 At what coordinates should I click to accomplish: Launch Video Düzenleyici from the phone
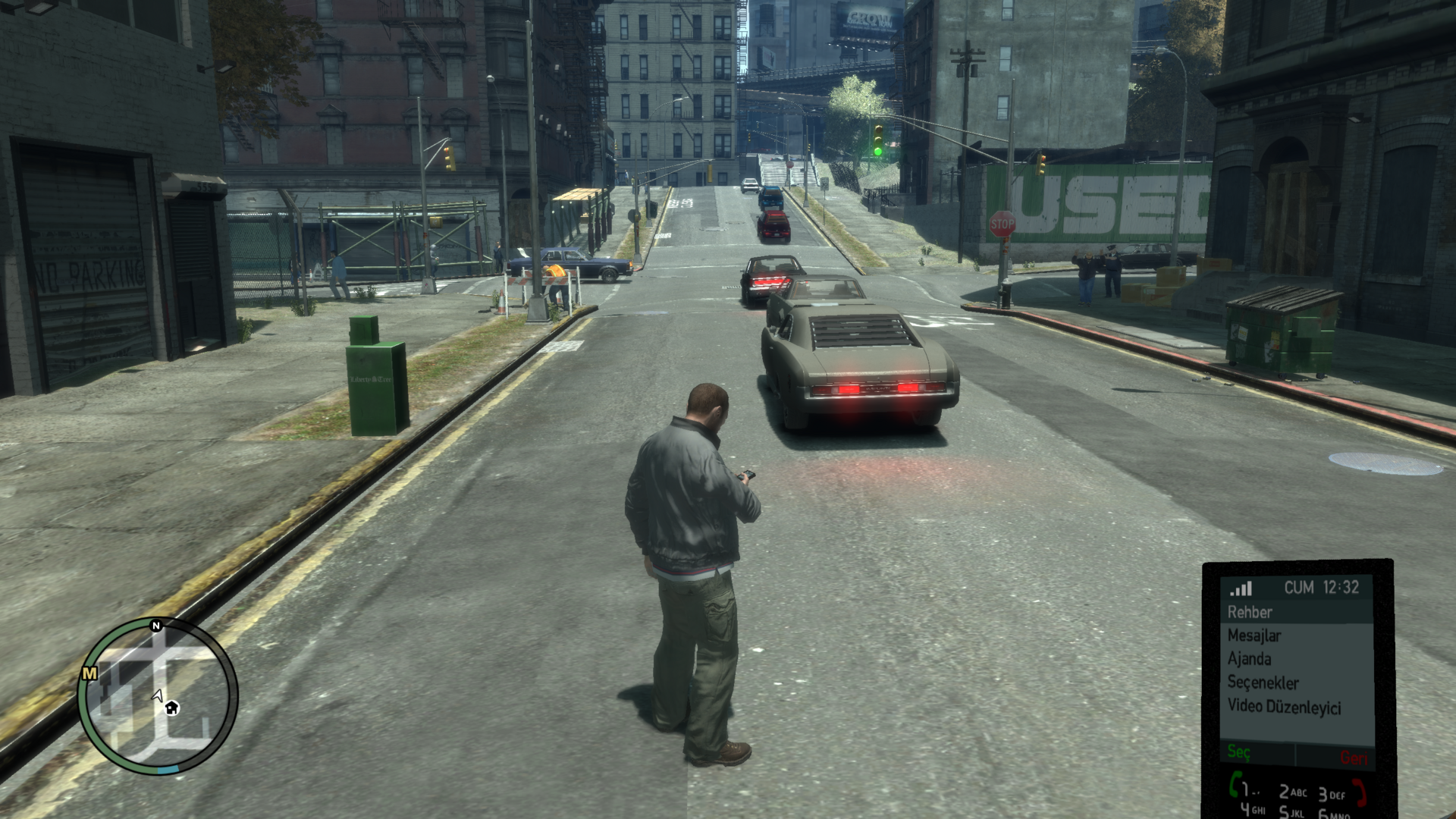(x=1284, y=707)
